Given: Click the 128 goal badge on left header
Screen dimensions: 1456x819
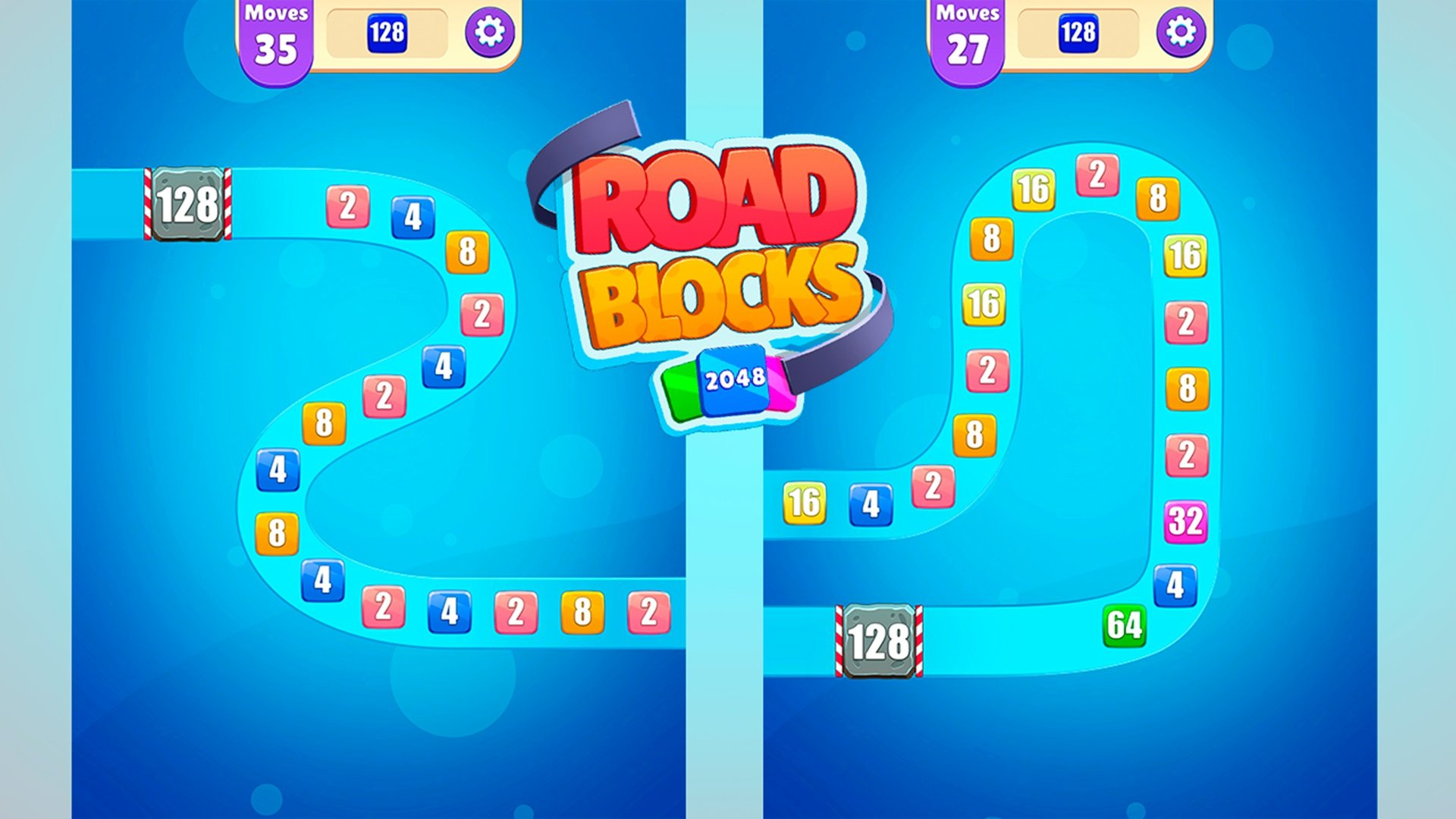Looking at the screenshot, I should point(389,33).
